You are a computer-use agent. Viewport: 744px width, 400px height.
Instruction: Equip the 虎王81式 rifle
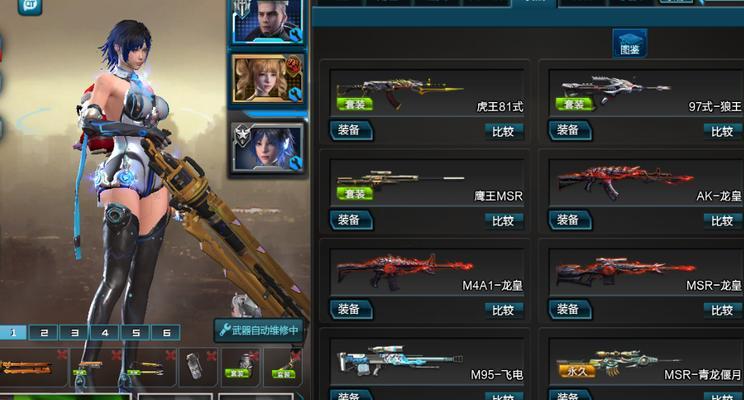point(351,130)
